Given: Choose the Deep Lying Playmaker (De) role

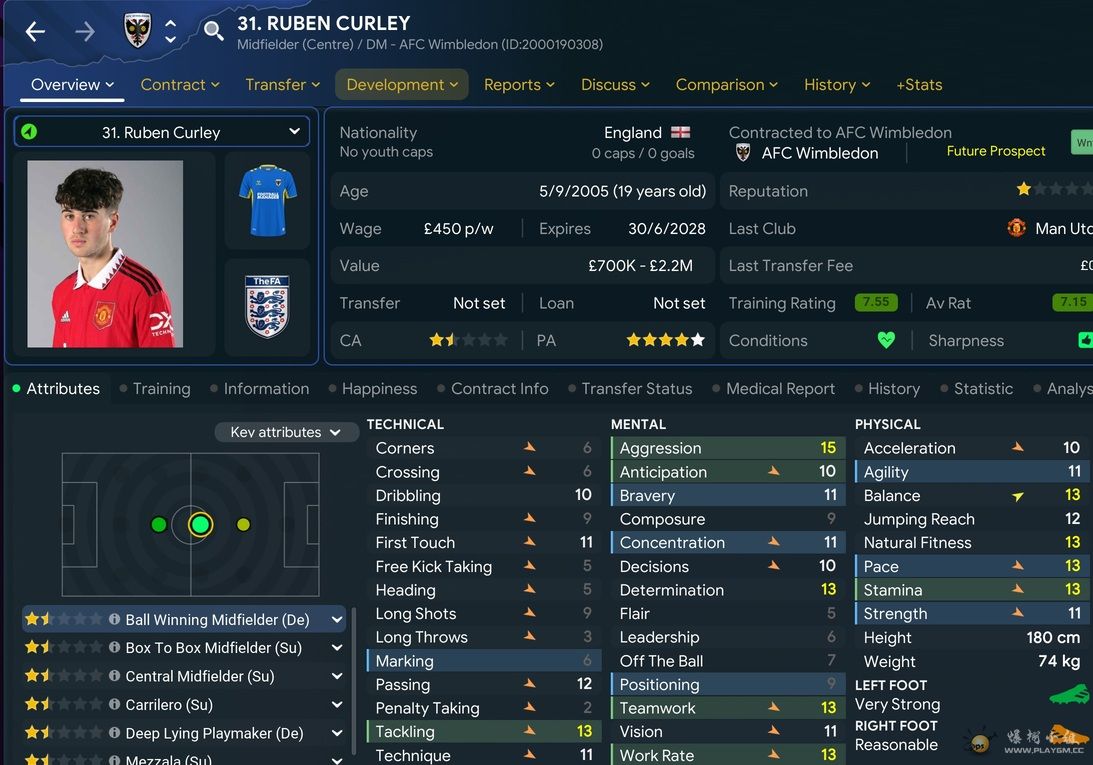Looking at the screenshot, I should [x=214, y=733].
